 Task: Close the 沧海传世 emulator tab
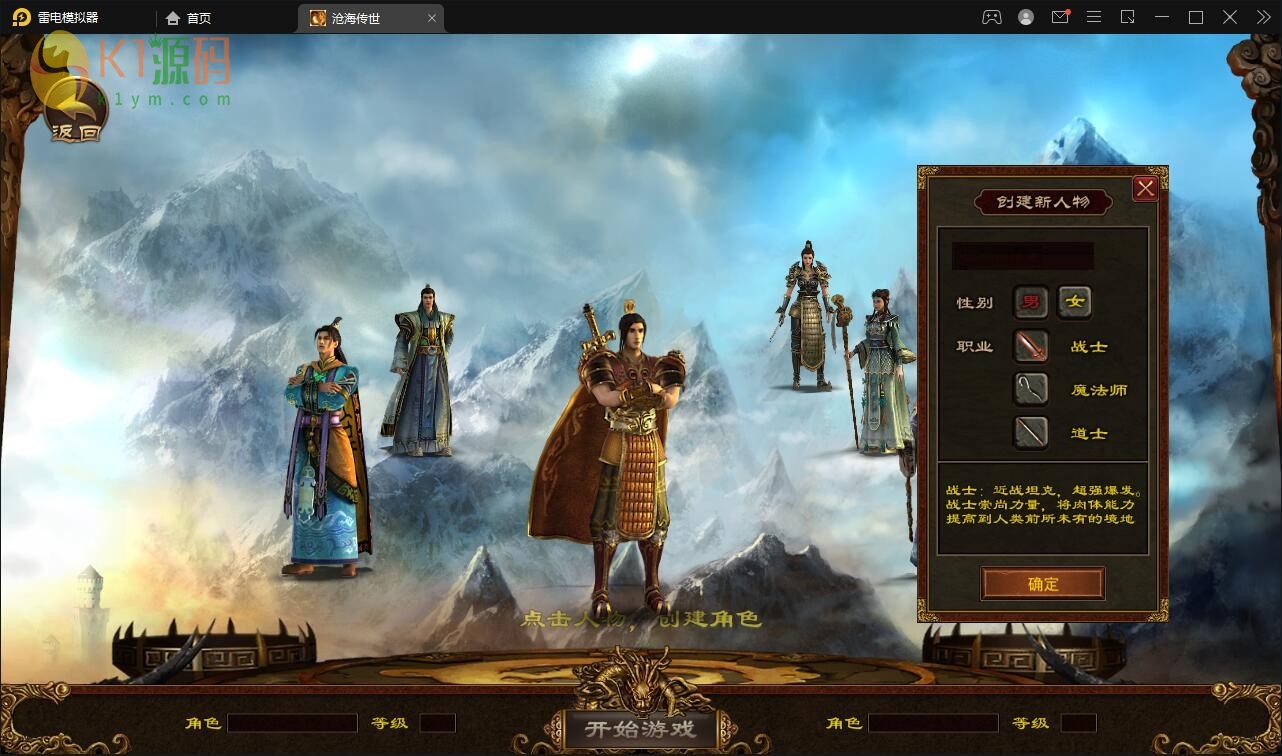(x=432, y=18)
